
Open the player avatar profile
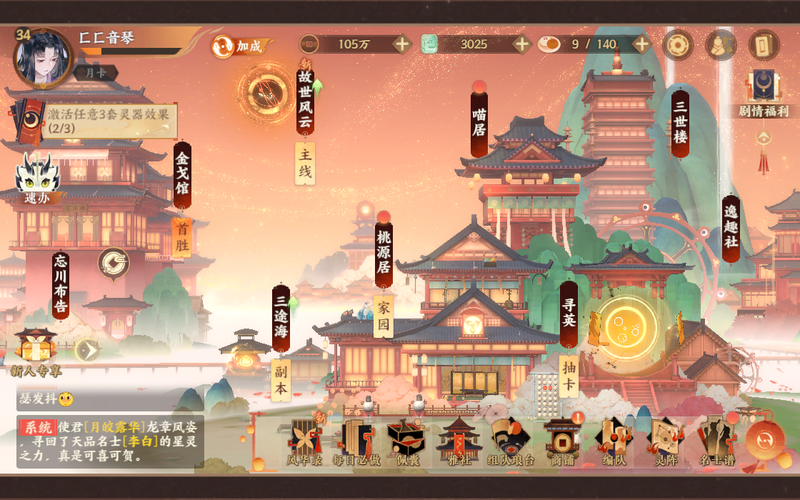click(x=43, y=57)
